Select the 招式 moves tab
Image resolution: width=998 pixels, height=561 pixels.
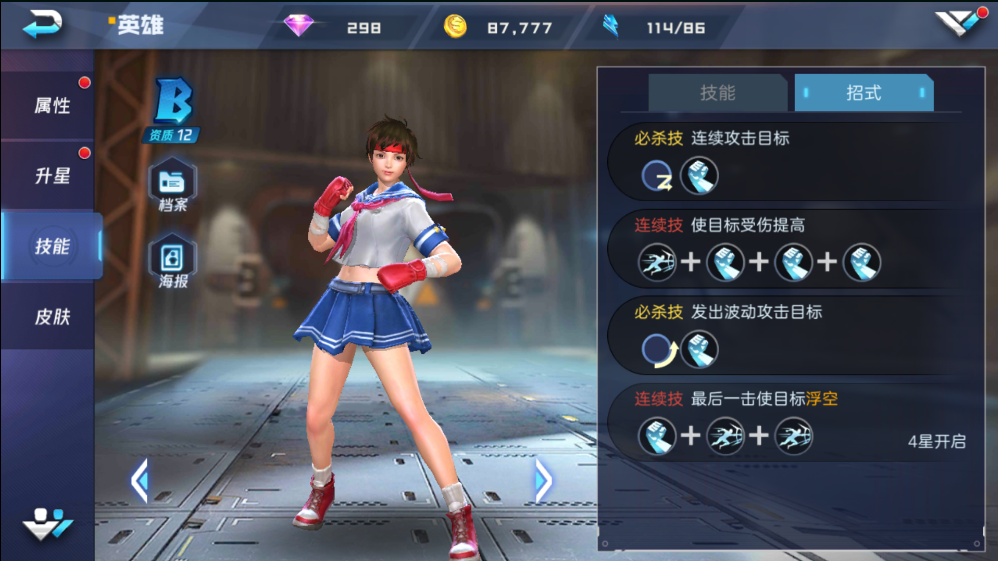(x=863, y=93)
